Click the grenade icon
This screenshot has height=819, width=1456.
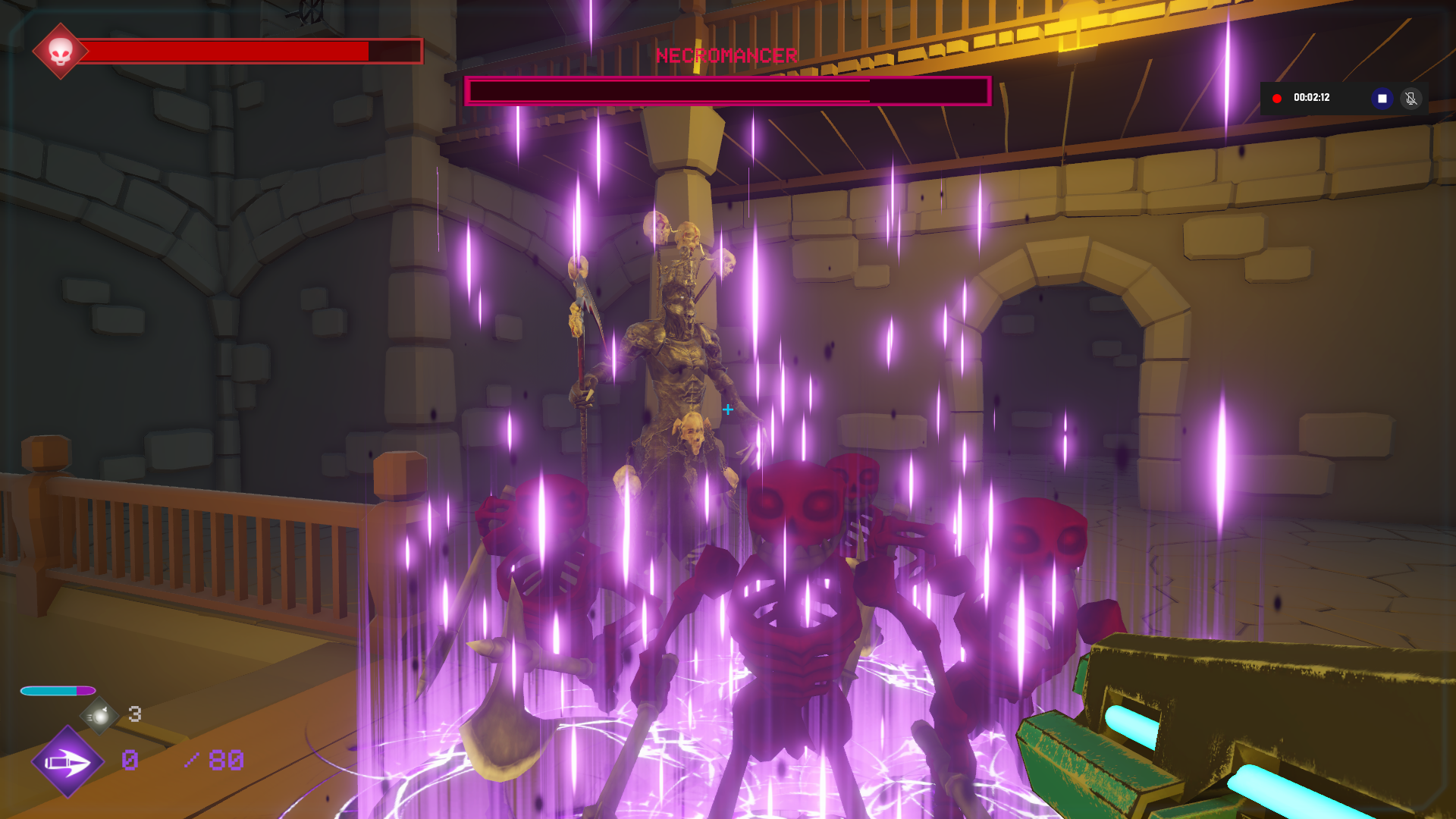pyautogui.click(x=99, y=715)
